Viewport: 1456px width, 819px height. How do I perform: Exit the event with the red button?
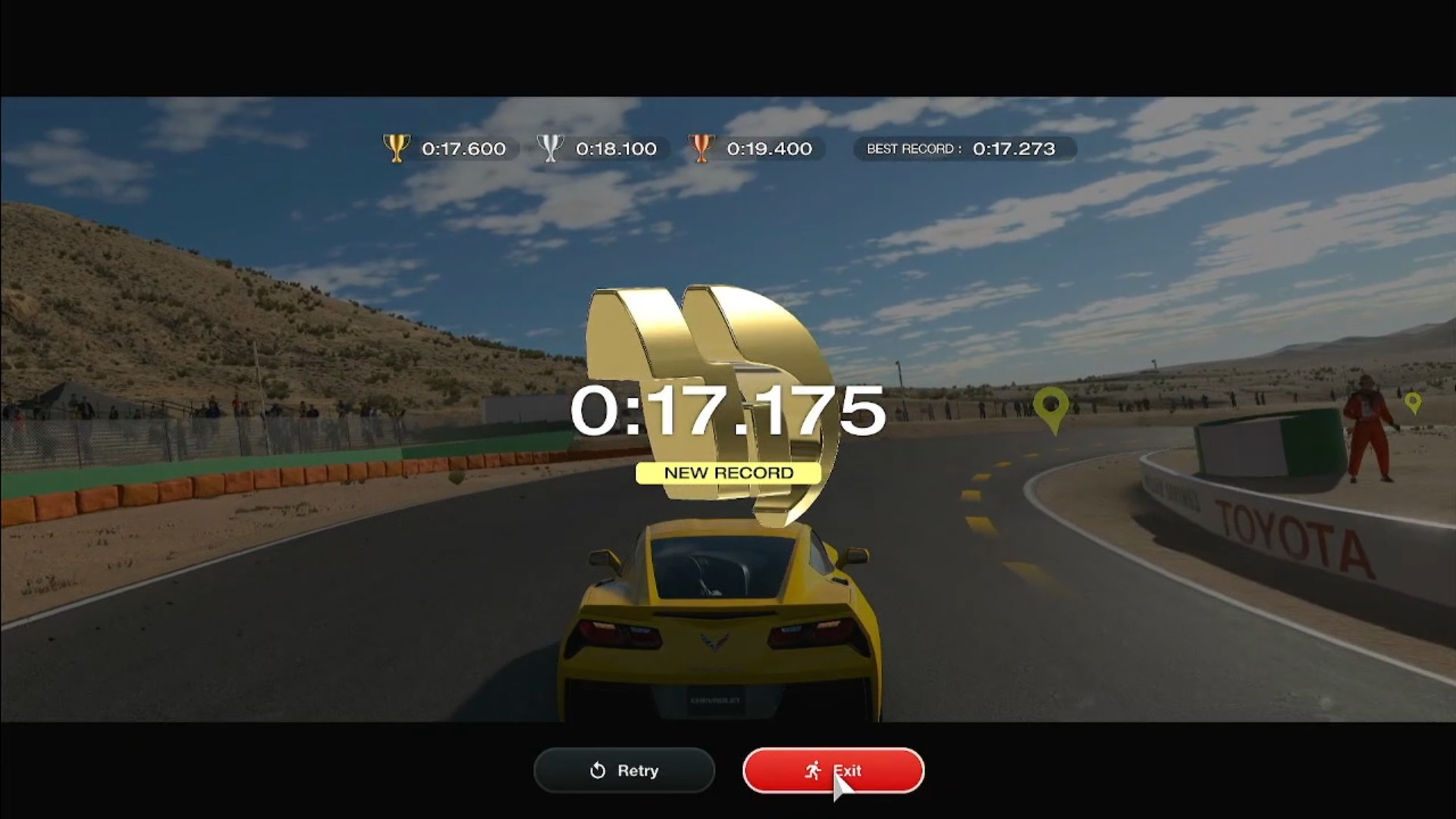click(x=833, y=770)
